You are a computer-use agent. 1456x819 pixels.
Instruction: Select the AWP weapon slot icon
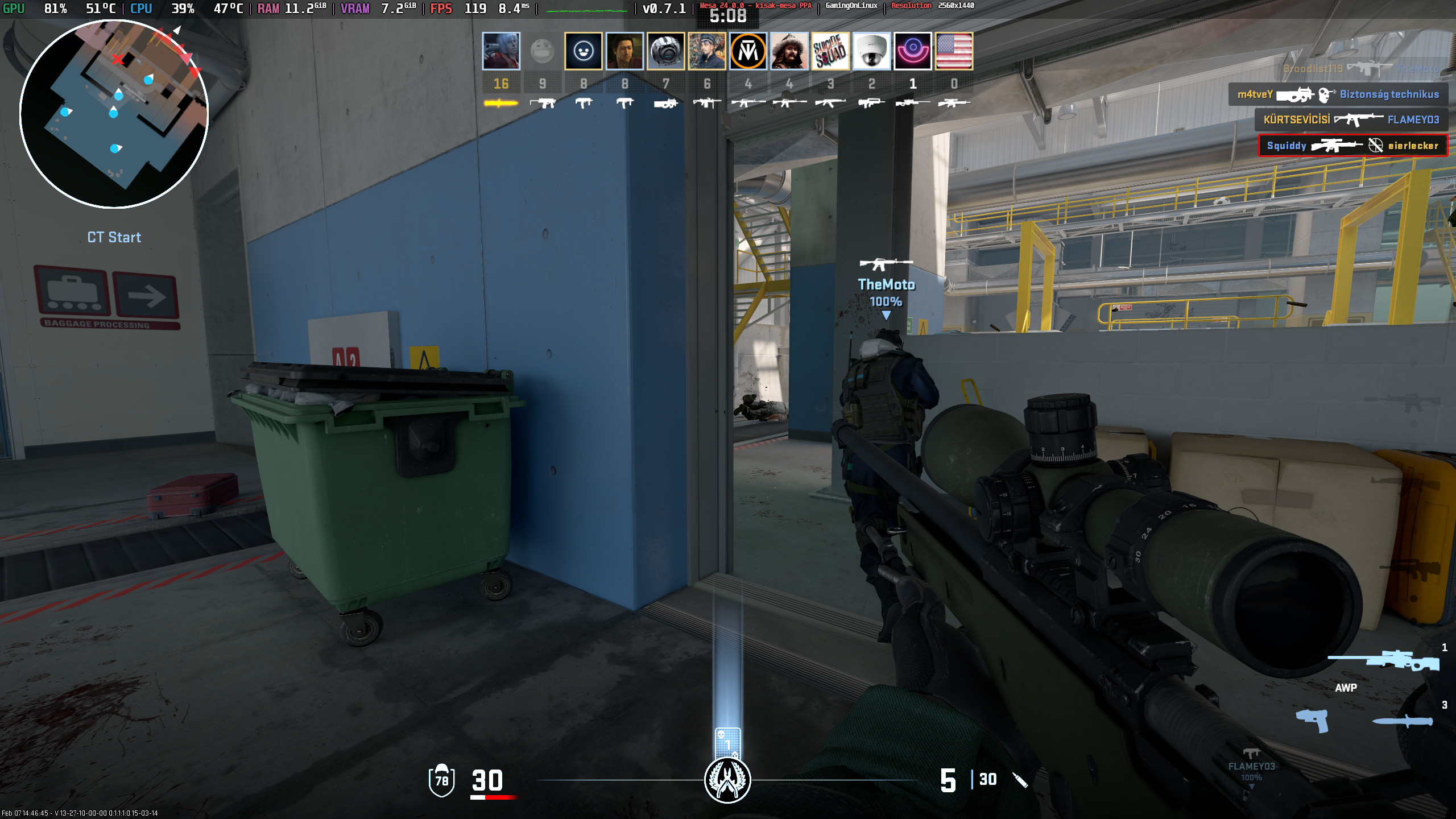pyautogui.click(x=1383, y=661)
